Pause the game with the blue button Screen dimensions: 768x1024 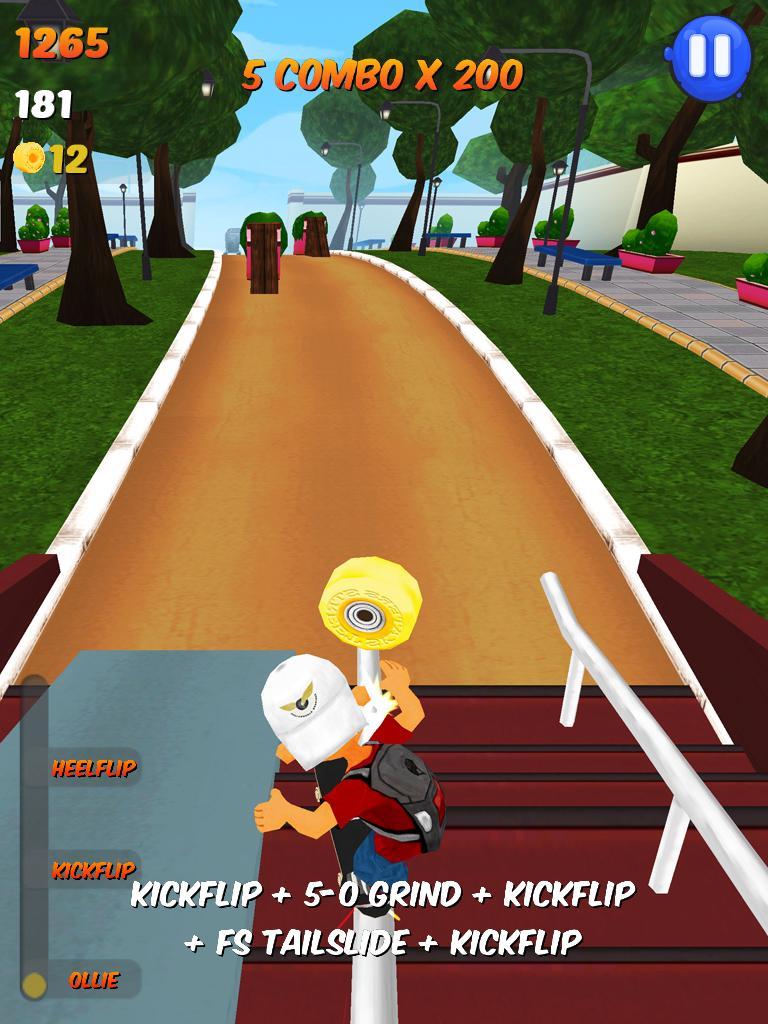click(710, 55)
